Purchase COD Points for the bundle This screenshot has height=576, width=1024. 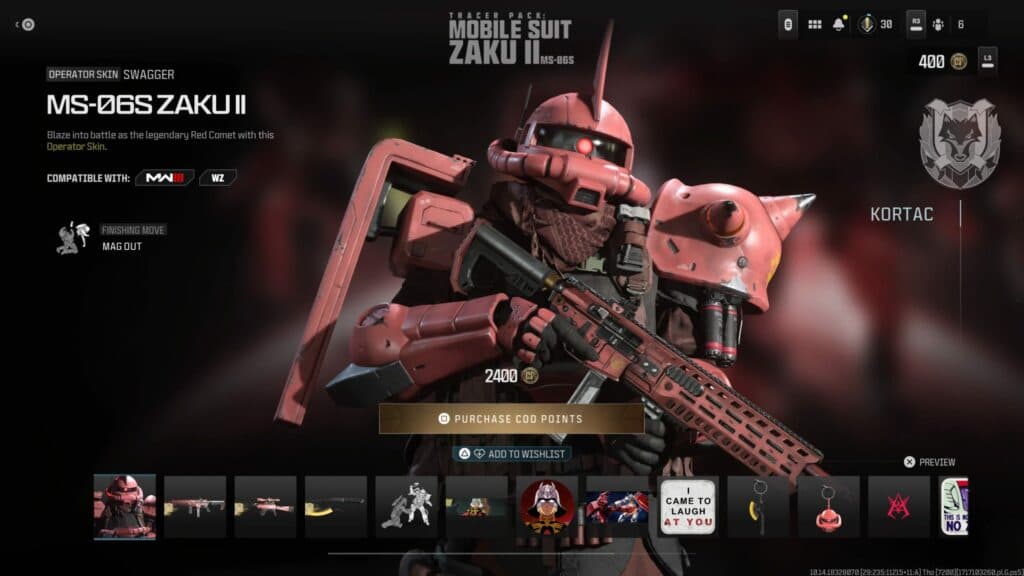click(511, 419)
